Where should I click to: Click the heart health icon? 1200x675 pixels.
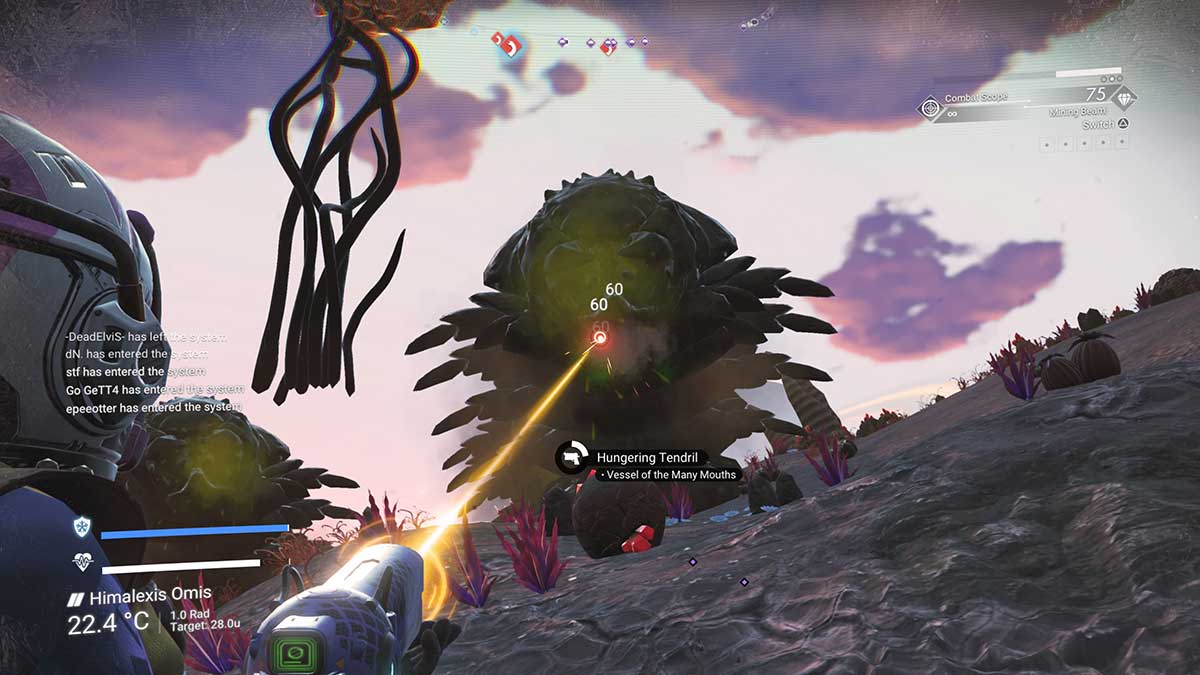[x=81, y=563]
